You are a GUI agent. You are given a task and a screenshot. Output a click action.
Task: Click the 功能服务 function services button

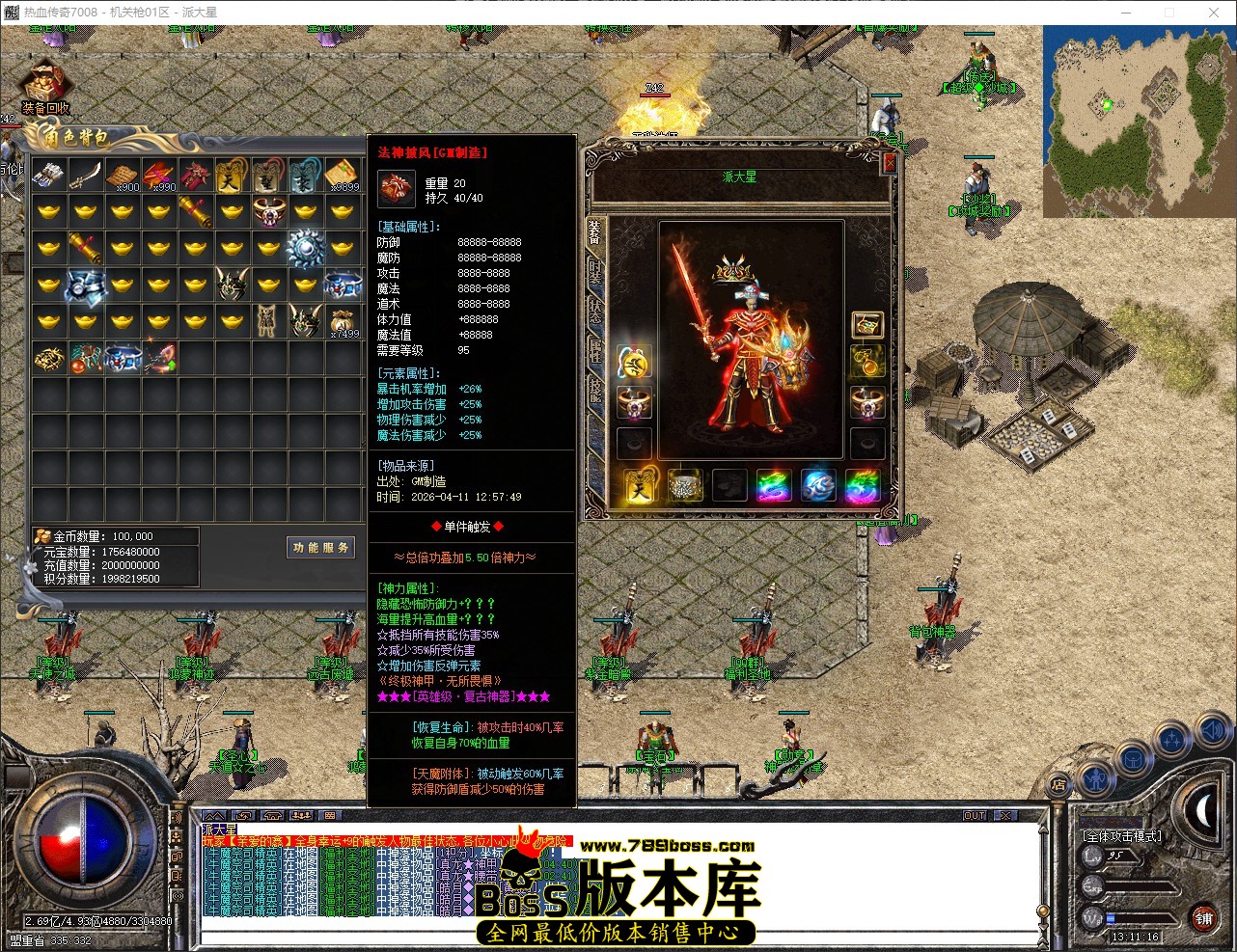point(320,547)
